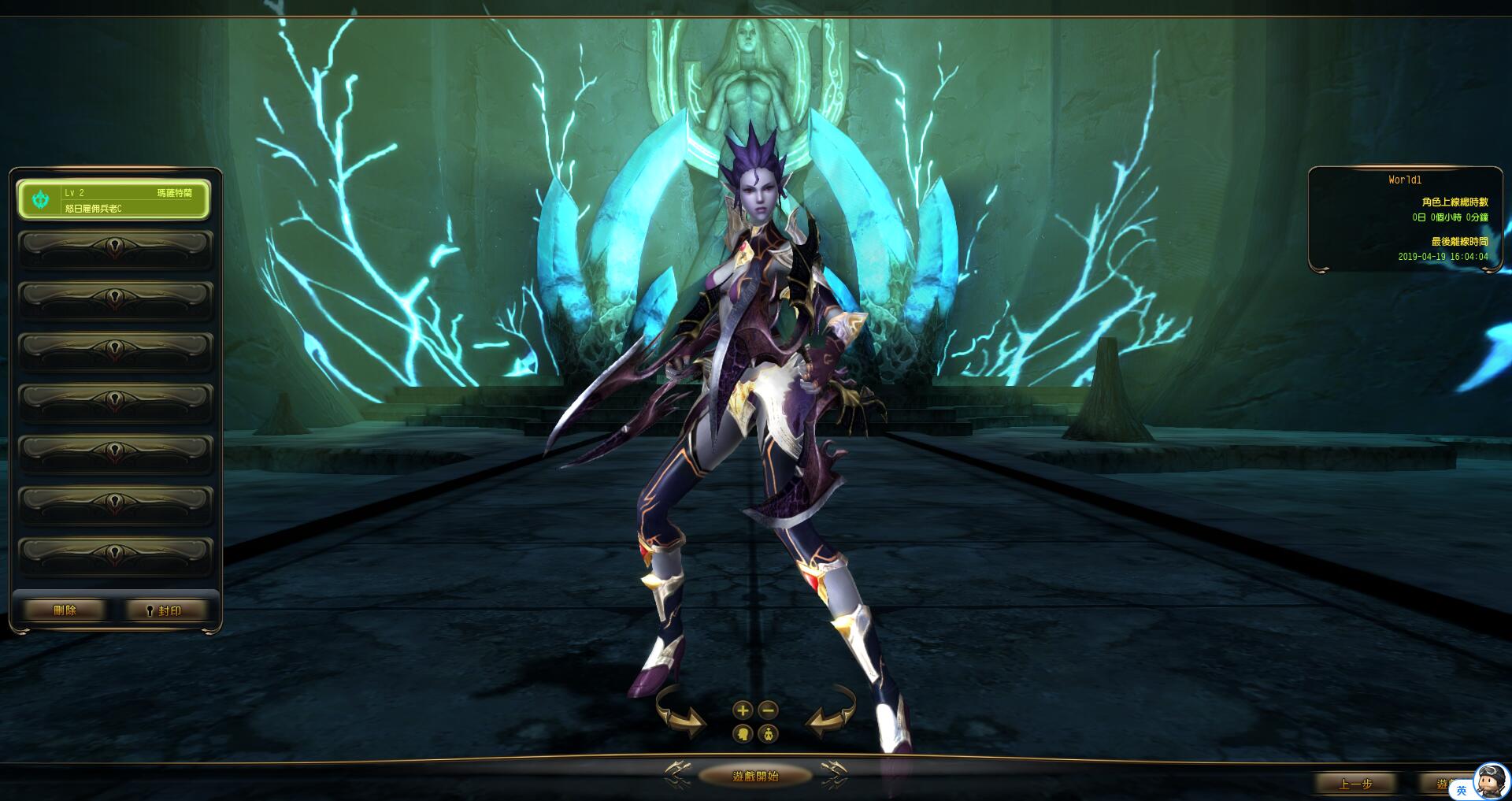Show the full body view icon
The height and width of the screenshot is (801, 1512).
(x=769, y=735)
